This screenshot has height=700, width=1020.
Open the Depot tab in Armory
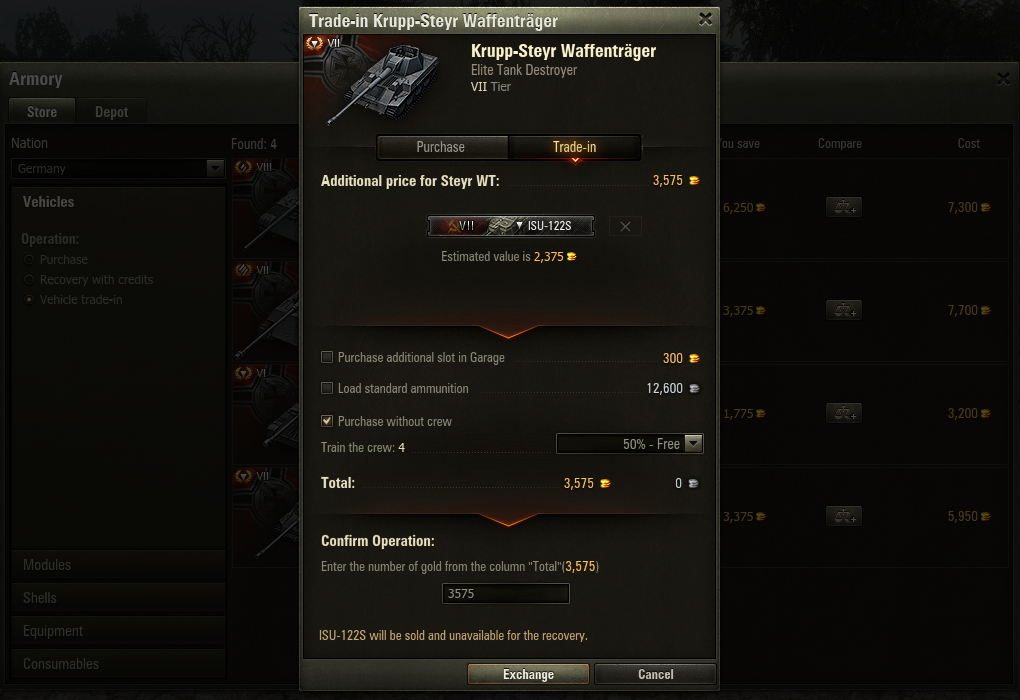point(111,112)
